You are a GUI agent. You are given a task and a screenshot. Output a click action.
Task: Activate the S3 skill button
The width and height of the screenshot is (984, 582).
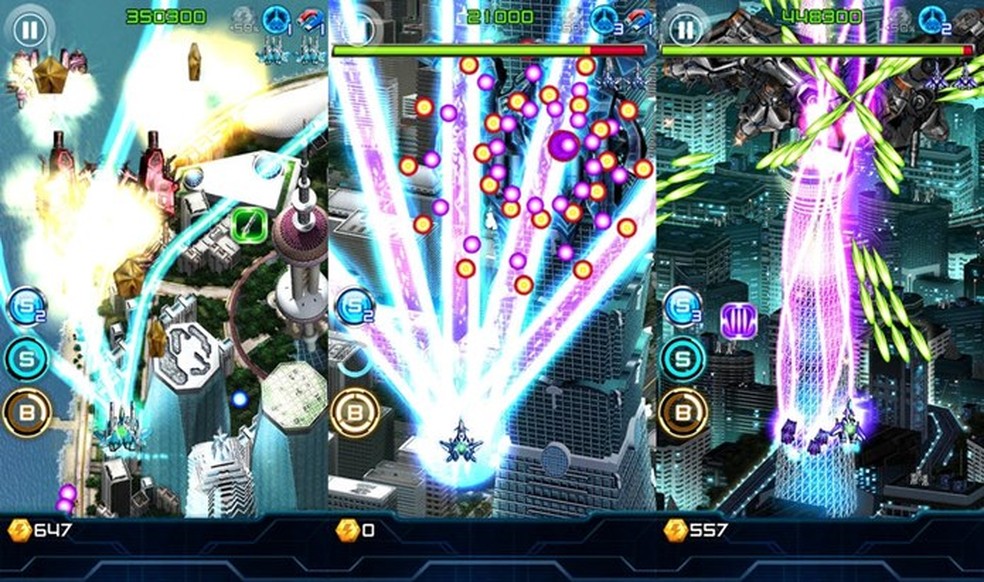tap(683, 307)
